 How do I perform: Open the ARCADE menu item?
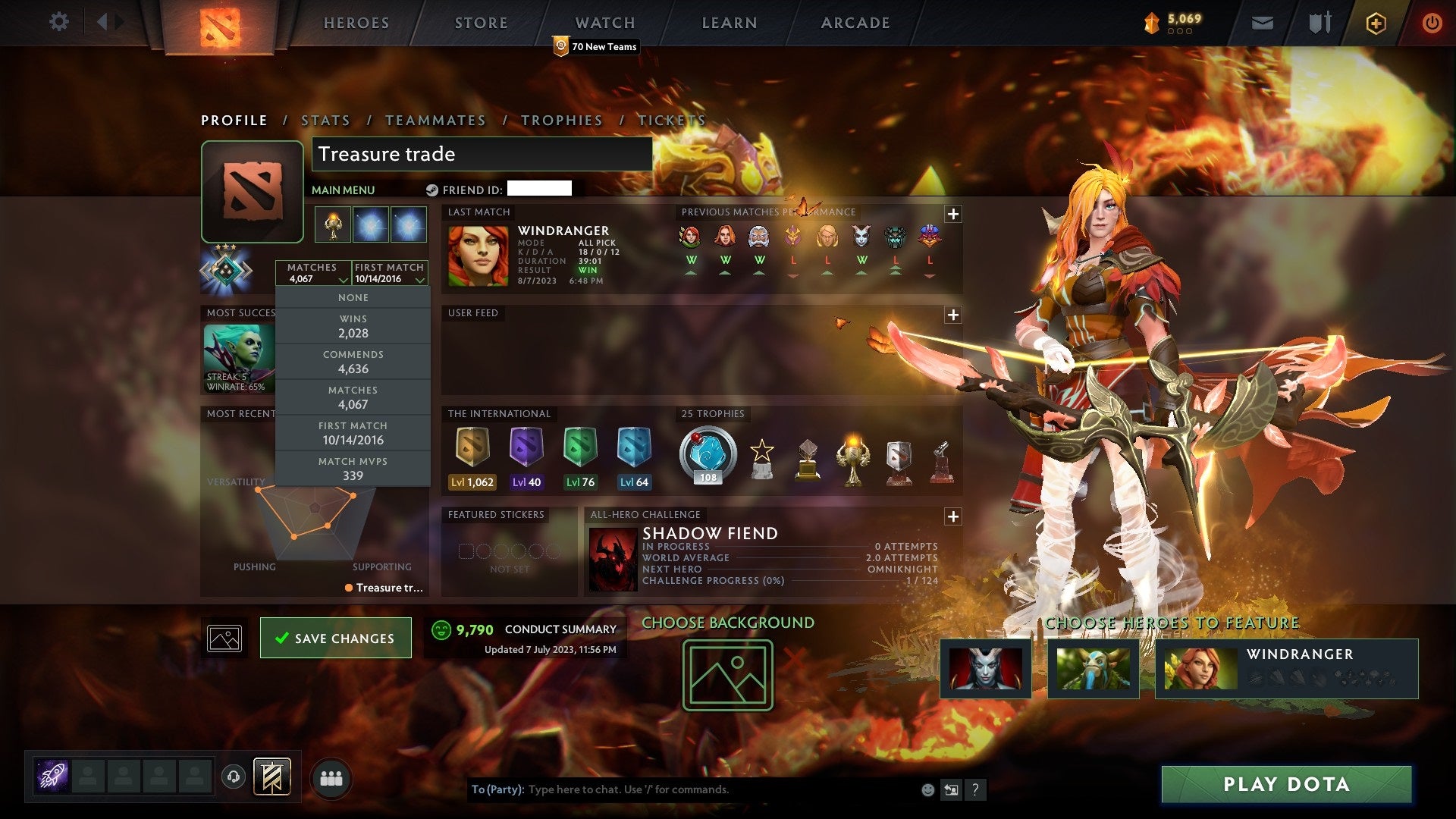click(854, 22)
